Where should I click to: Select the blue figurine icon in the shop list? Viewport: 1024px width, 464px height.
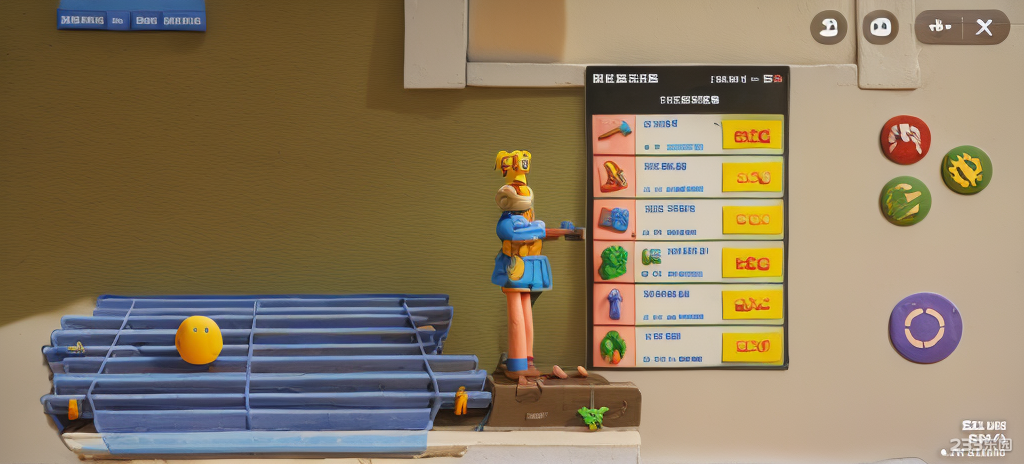pos(613,303)
